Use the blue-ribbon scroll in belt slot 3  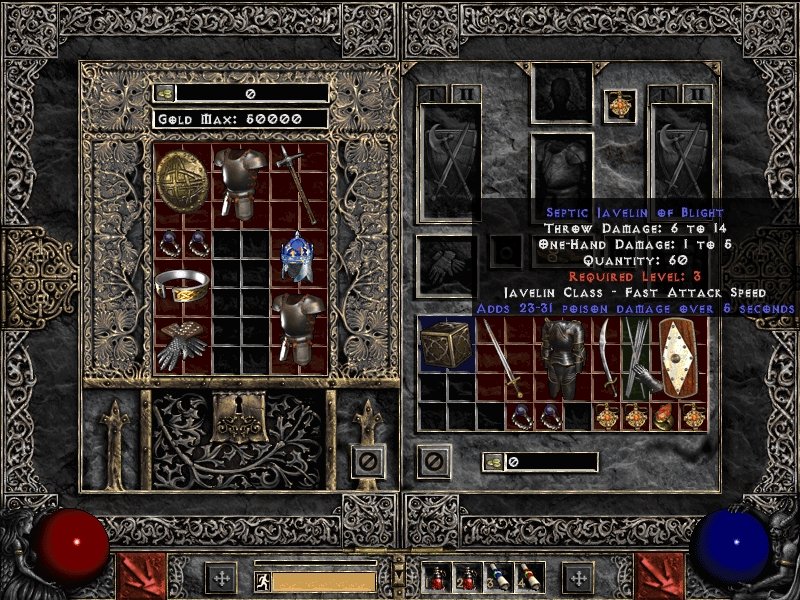[x=497, y=578]
